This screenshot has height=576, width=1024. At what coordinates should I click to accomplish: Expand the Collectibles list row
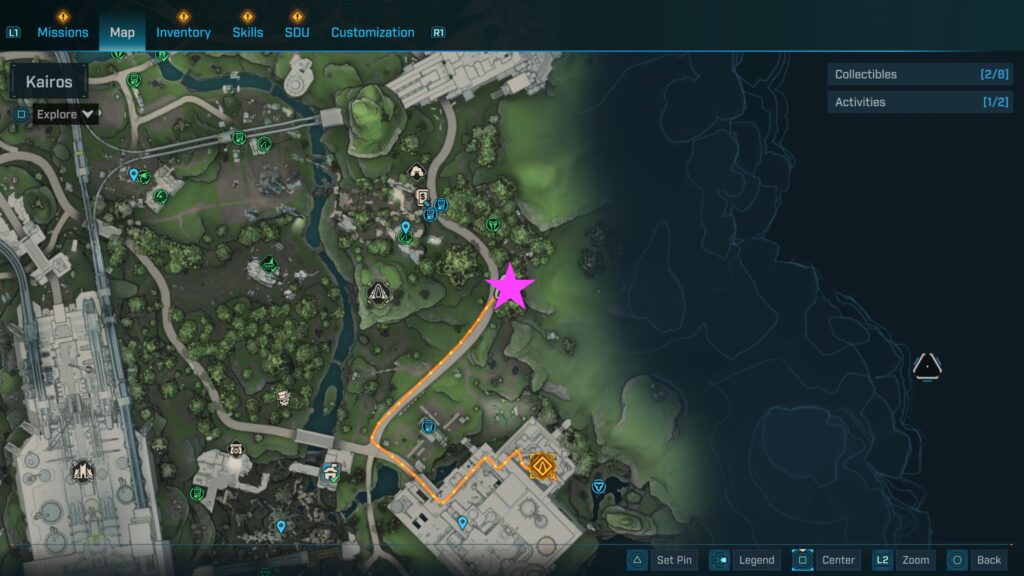click(x=919, y=74)
